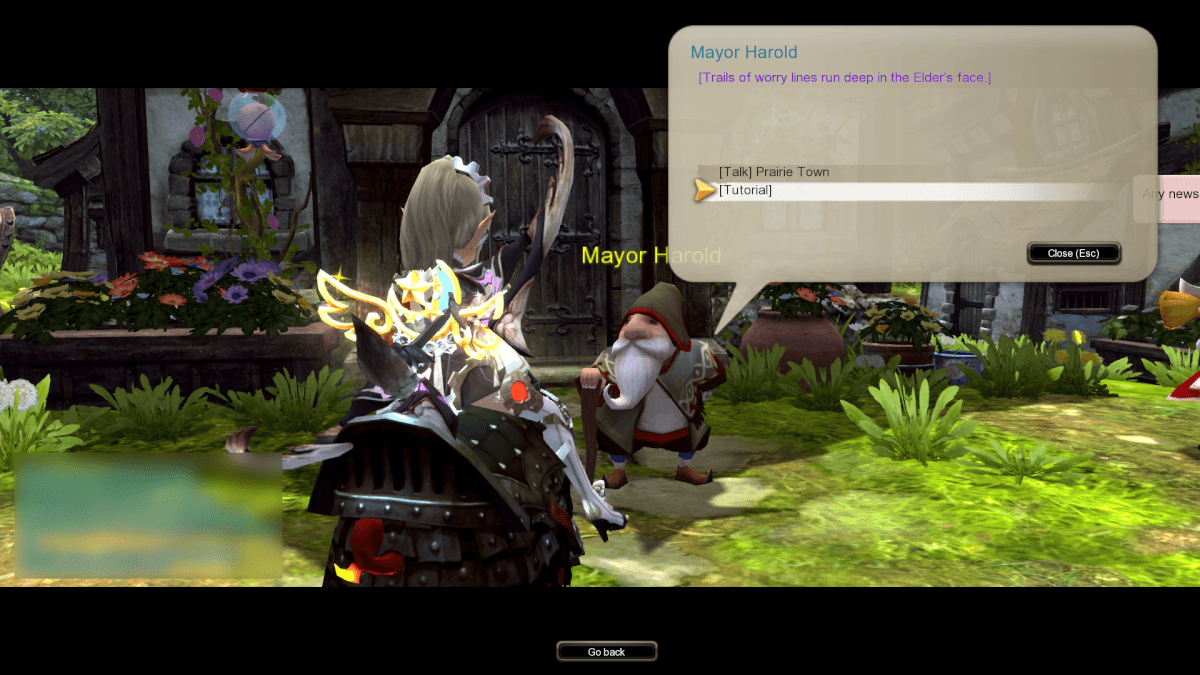
Task: Click the Go back button
Action: [x=606, y=652]
